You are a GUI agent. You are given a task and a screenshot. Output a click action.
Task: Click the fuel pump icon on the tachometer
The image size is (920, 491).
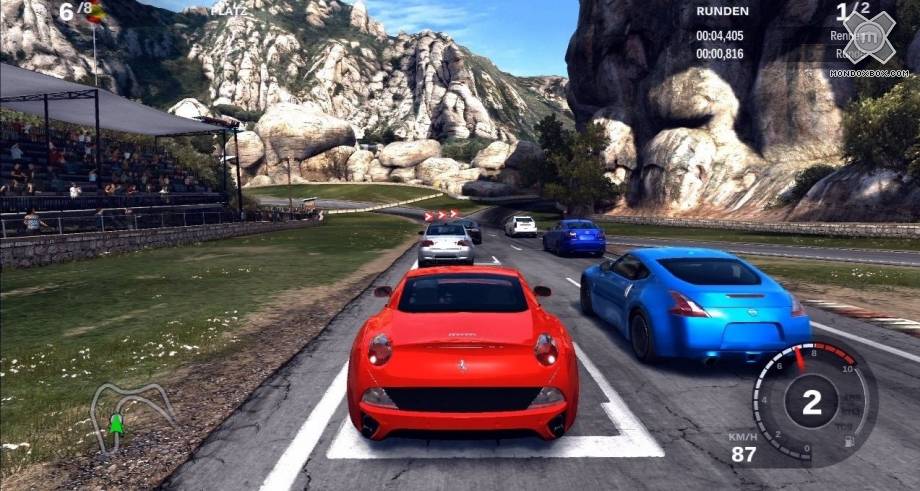coord(850,441)
